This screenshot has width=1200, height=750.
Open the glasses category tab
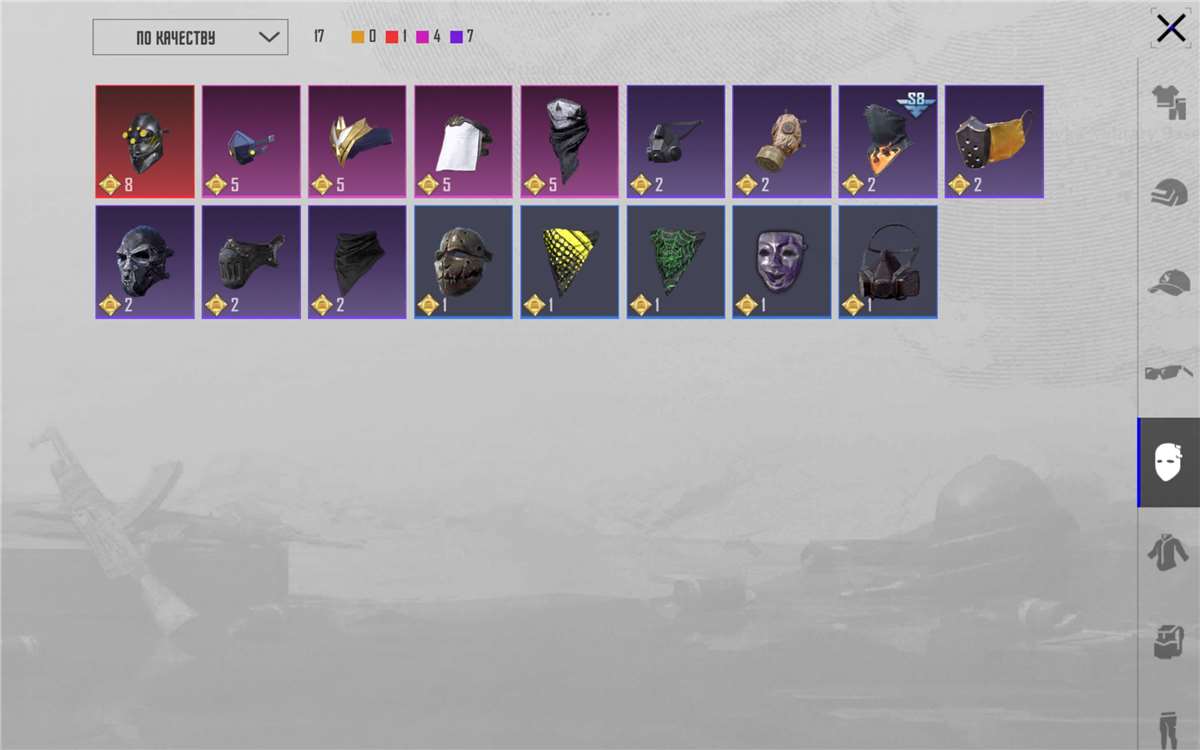click(x=1169, y=373)
